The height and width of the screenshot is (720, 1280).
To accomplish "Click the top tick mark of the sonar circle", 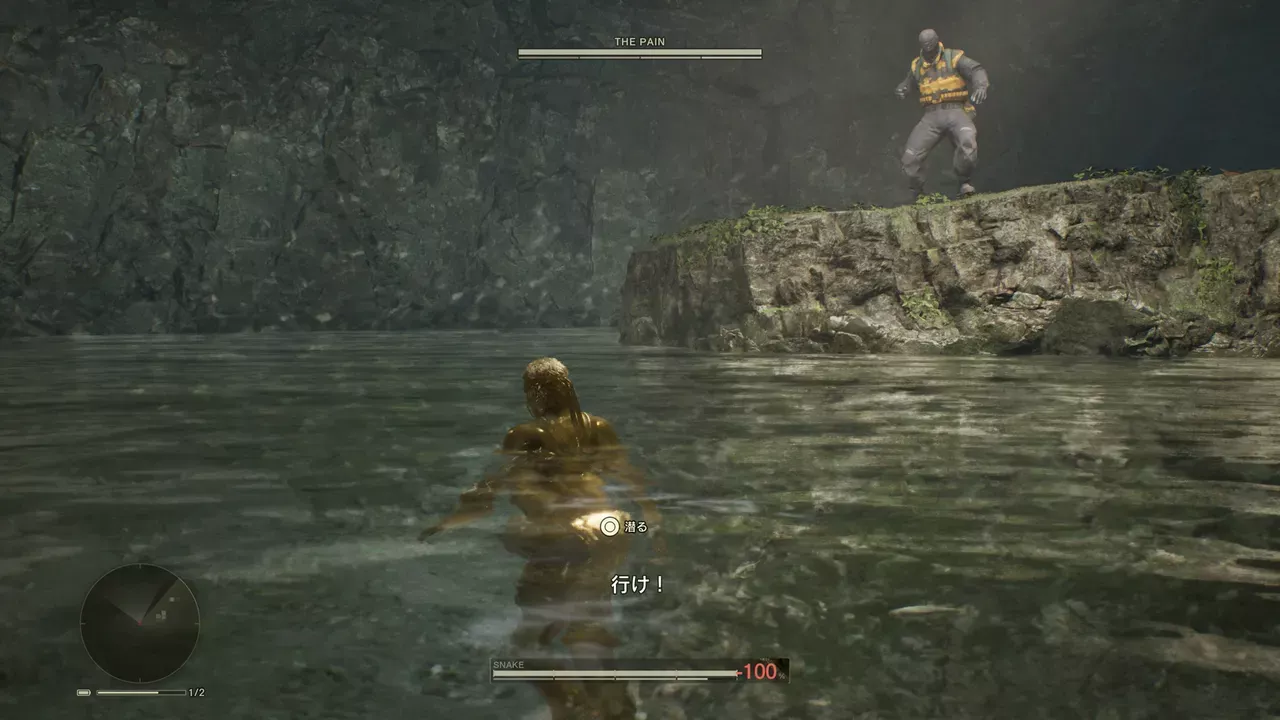I will pyautogui.click(x=139, y=566).
